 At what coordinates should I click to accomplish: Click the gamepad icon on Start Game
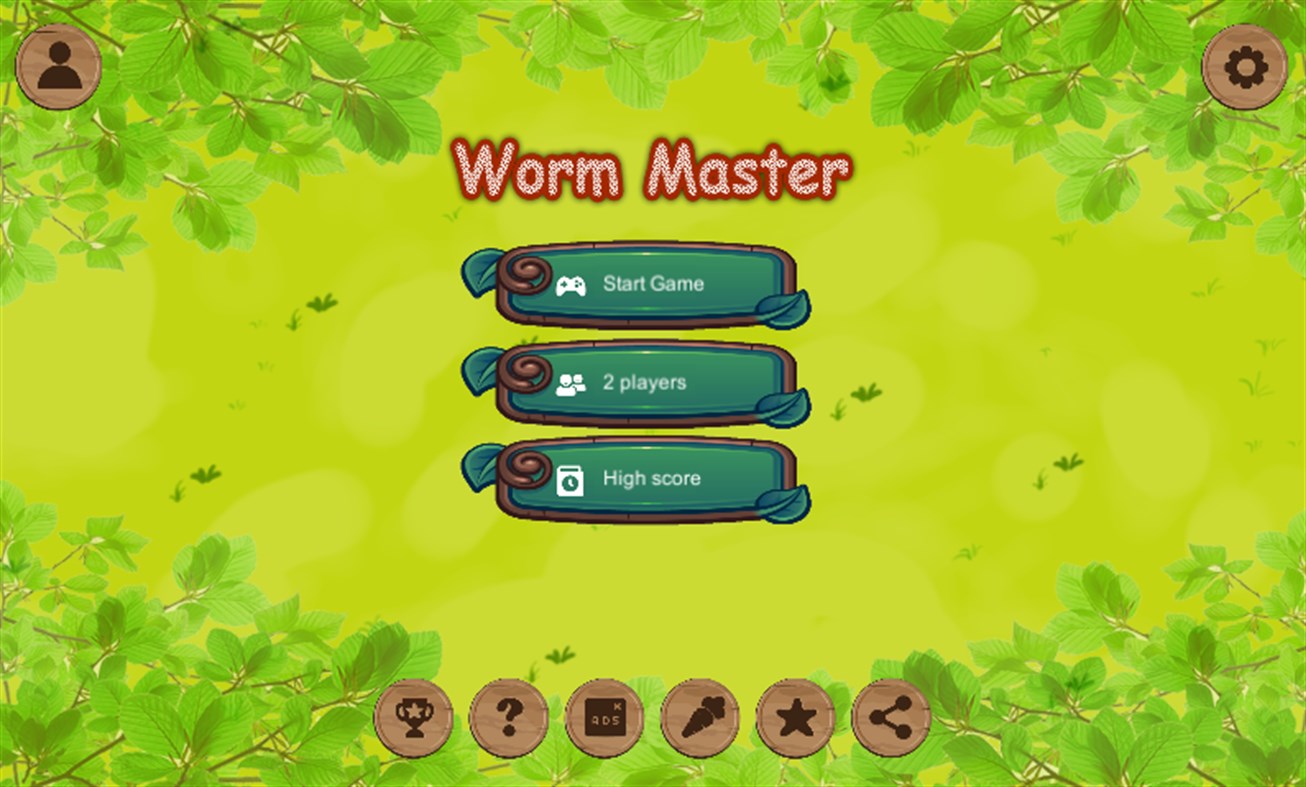(570, 285)
